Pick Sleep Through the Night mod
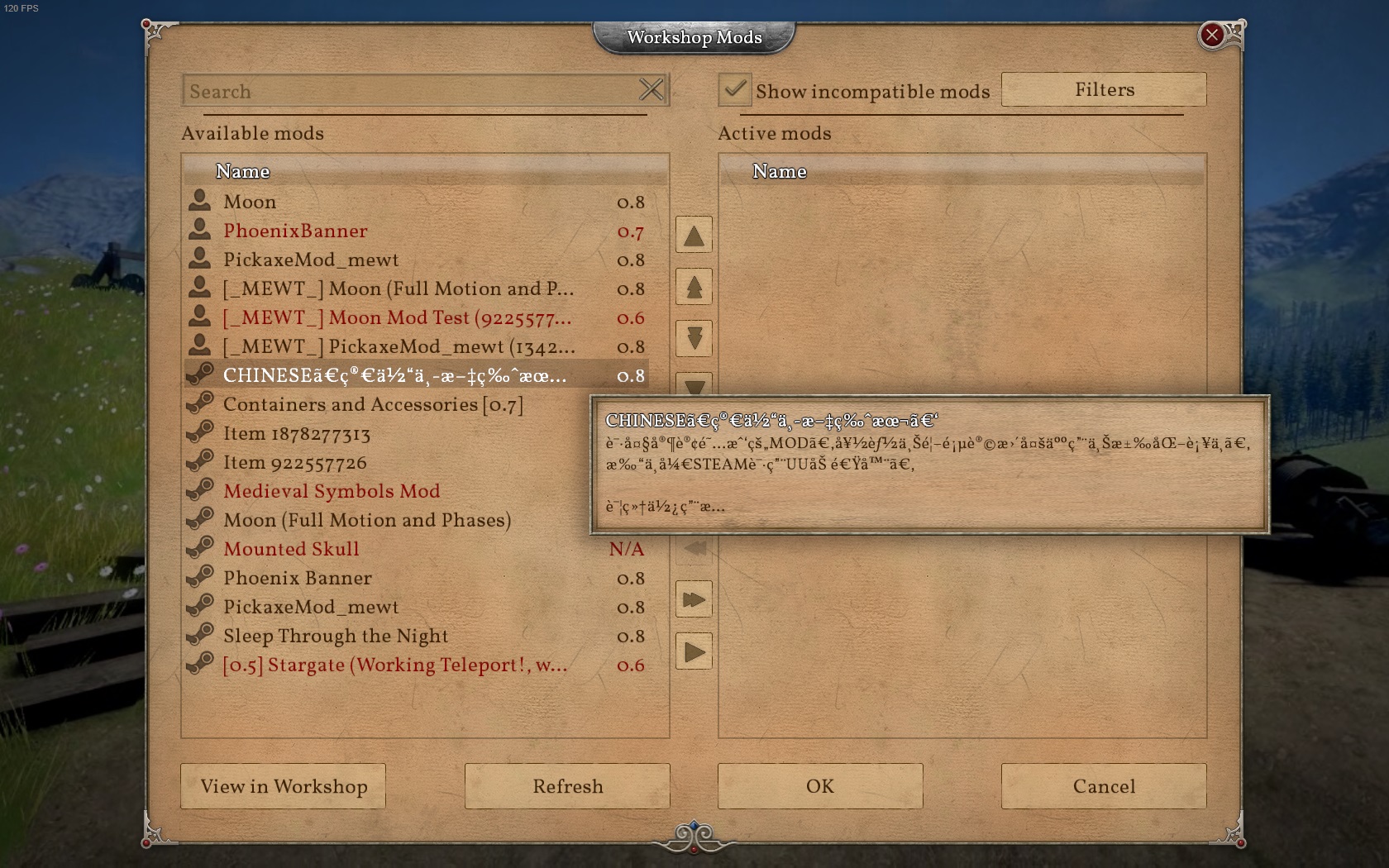Screen dimensions: 1389x868 336,637
